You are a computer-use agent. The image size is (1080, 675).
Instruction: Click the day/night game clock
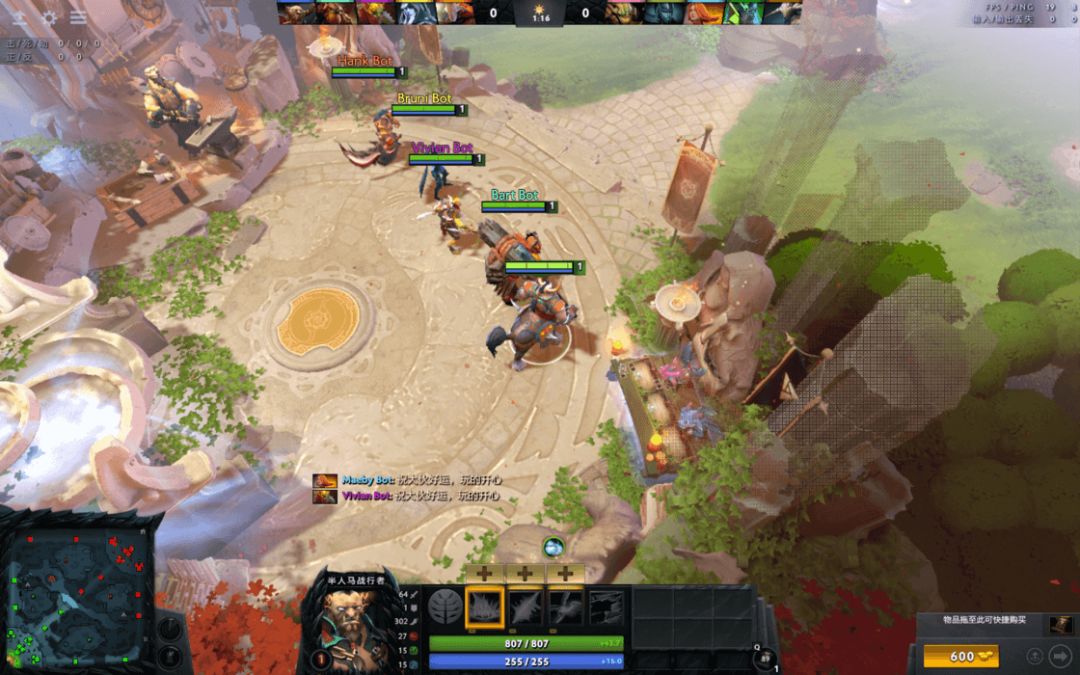(539, 14)
